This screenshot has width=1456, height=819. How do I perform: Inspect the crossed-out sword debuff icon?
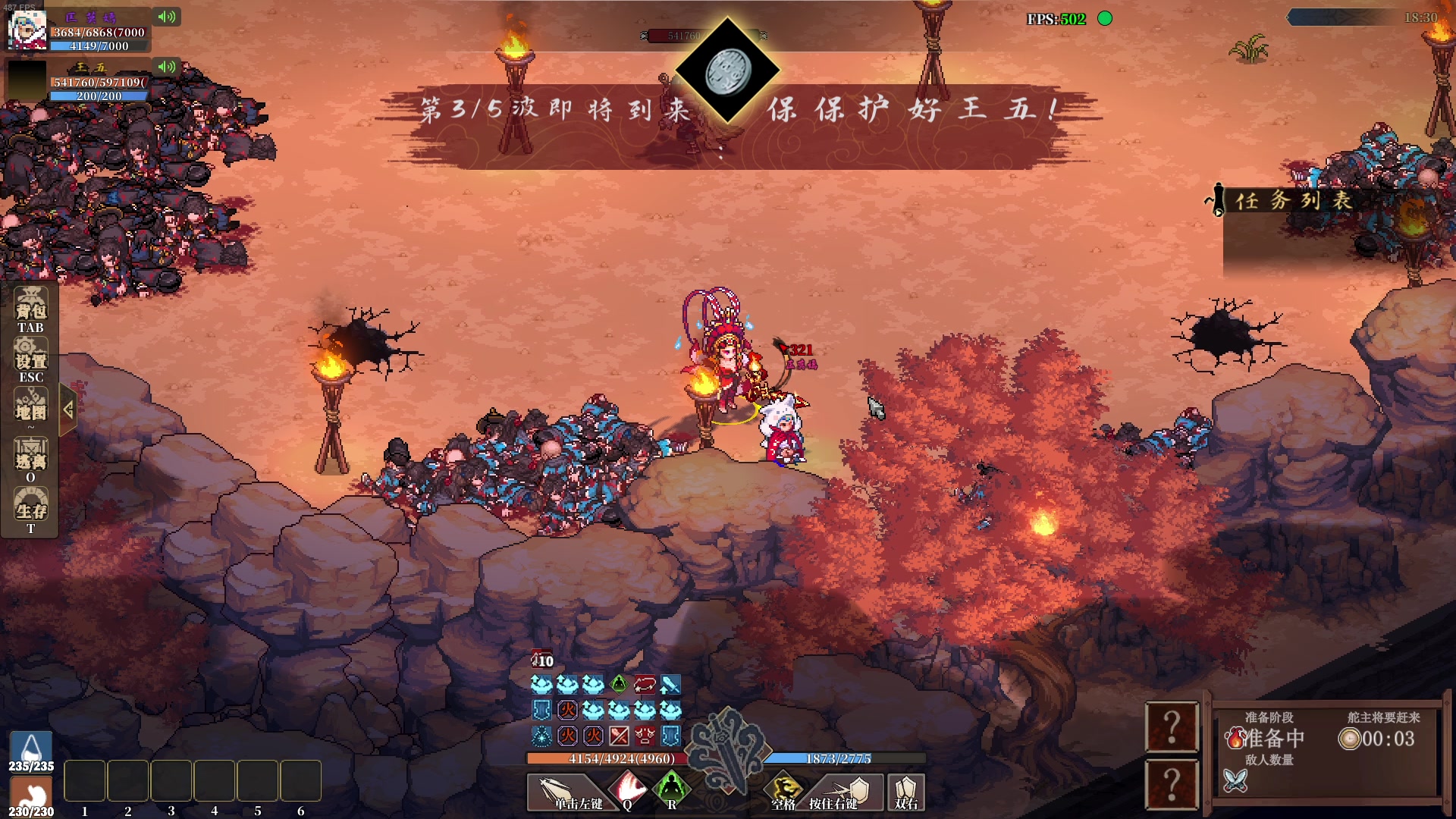point(619,736)
